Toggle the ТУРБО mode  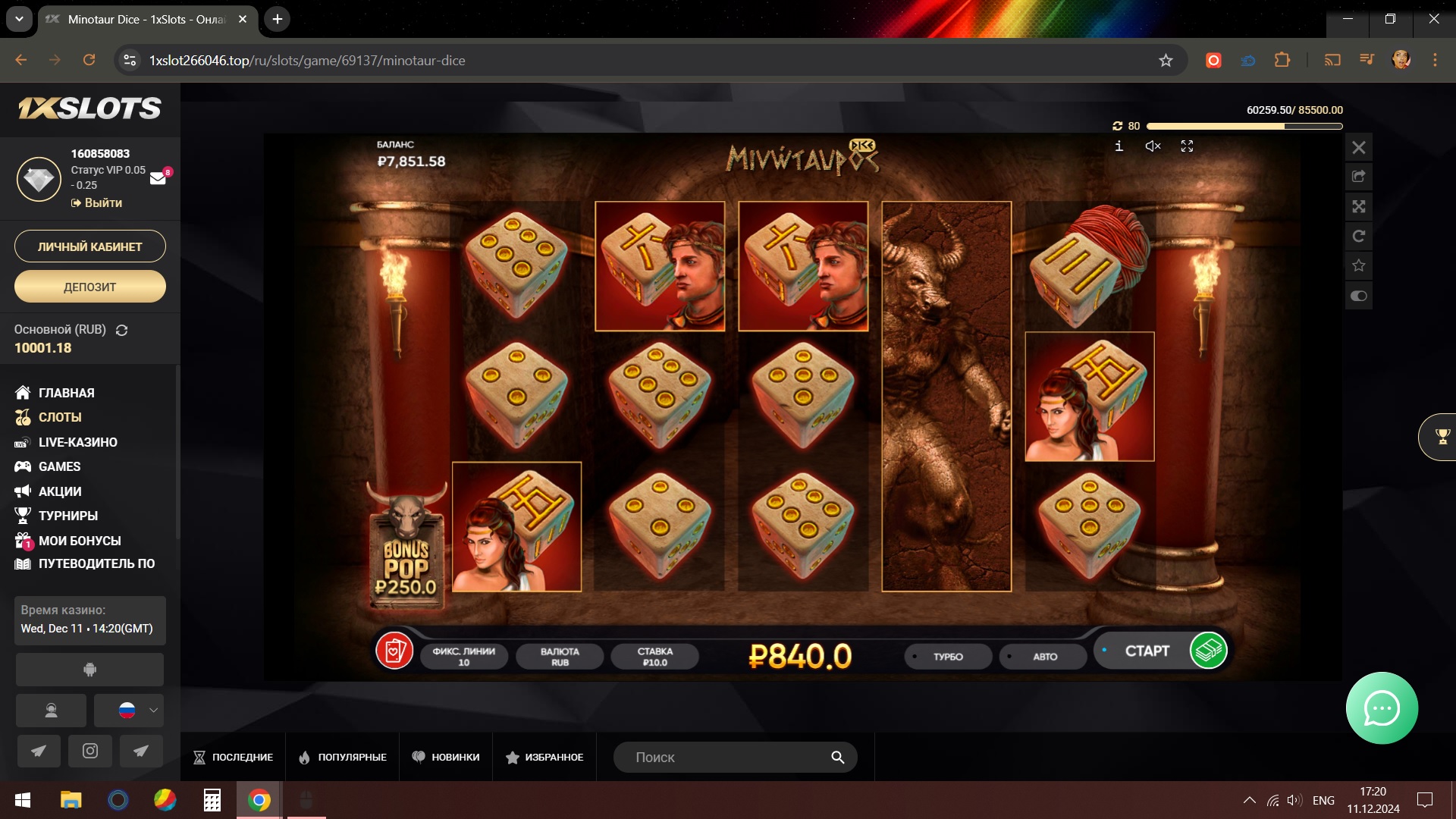click(x=948, y=657)
